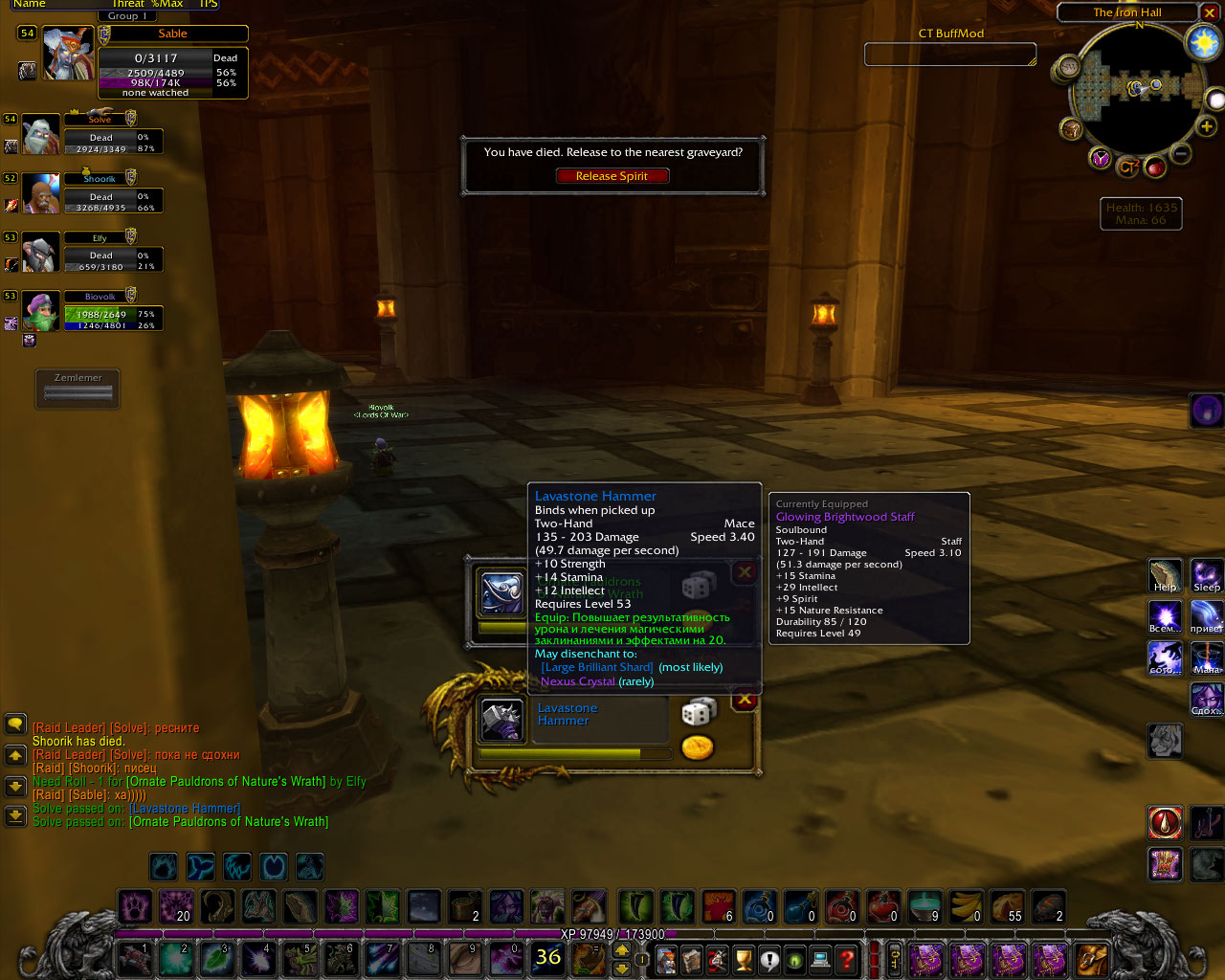The image size is (1225, 980).
Task: Click the Help macro button
Action: 1165,576
